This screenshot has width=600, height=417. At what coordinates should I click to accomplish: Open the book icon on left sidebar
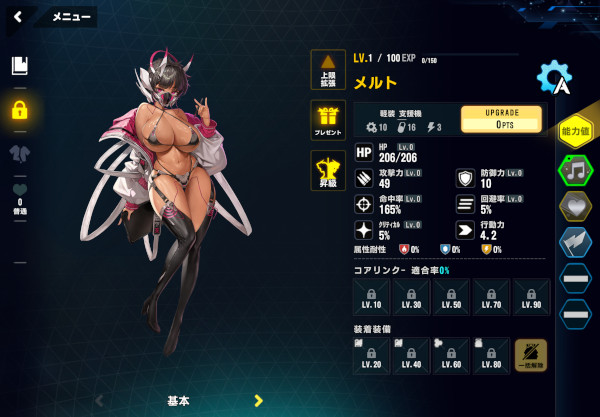pyautogui.click(x=18, y=66)
